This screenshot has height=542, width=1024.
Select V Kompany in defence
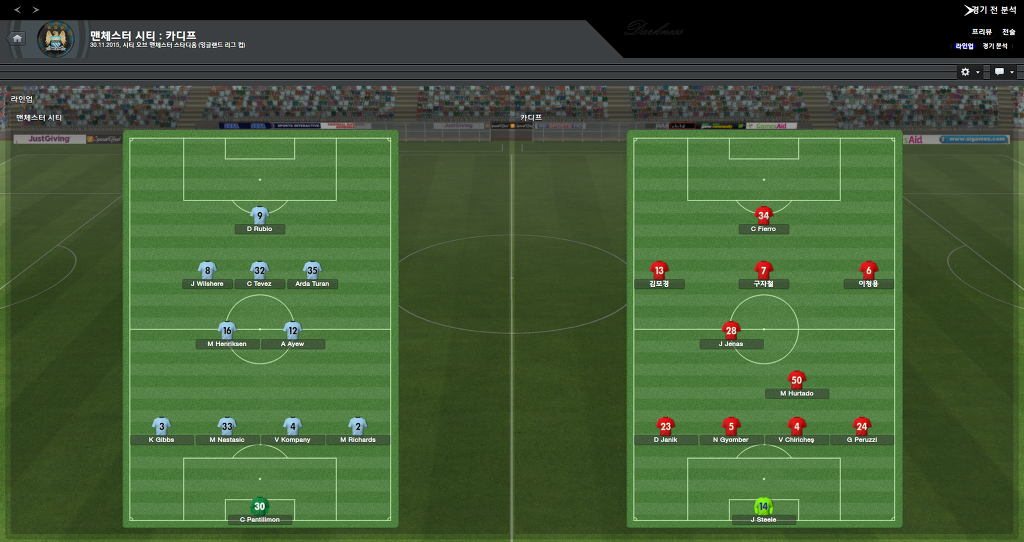click(292, 427)
